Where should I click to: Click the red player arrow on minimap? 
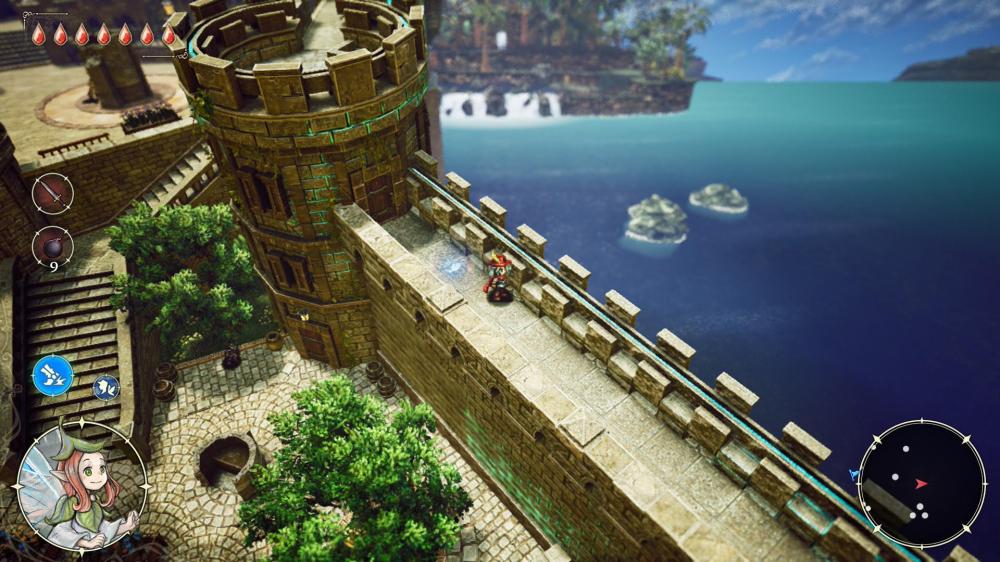click(921, 484)
